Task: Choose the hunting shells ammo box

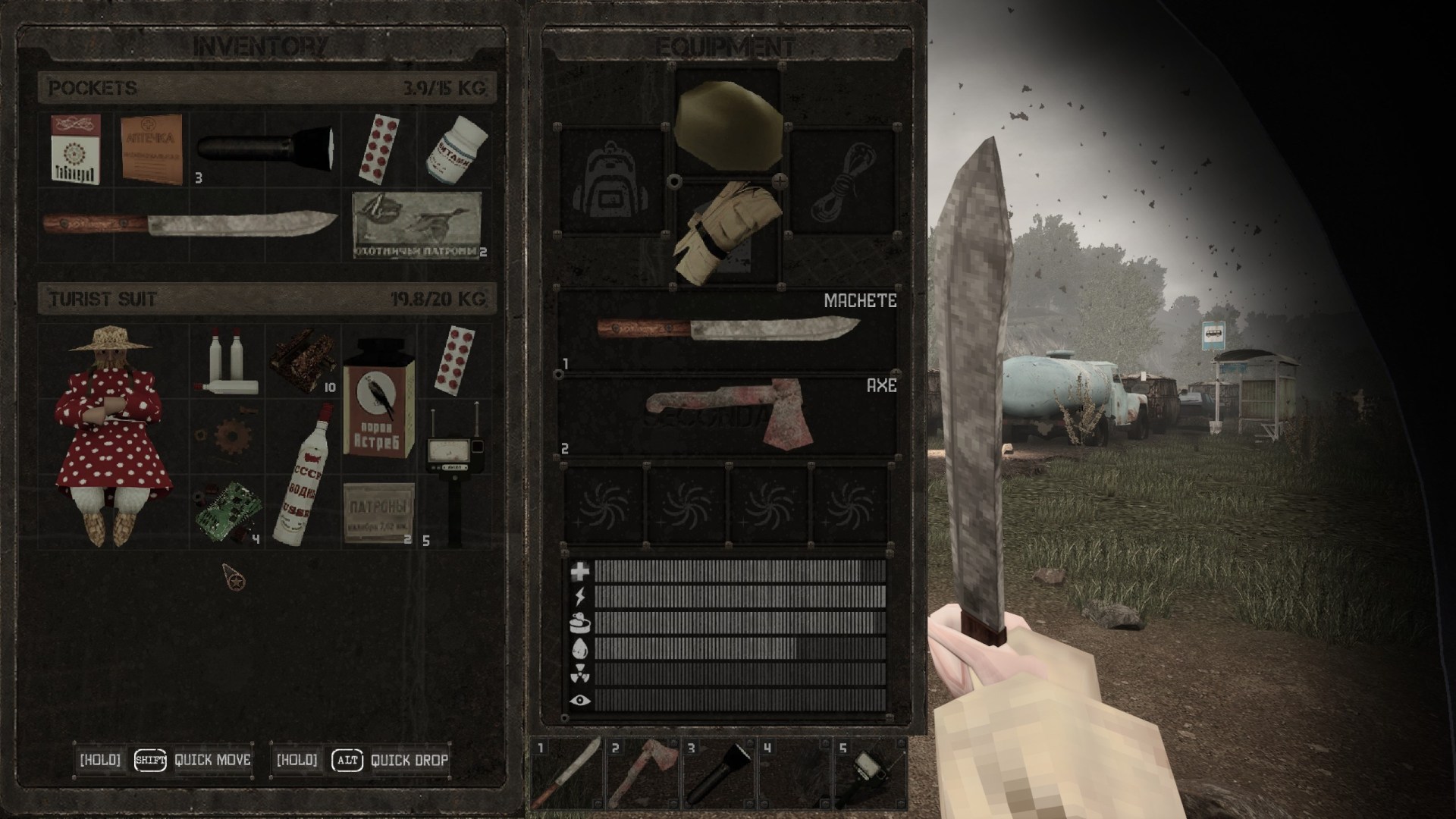Action: [417, 224]
